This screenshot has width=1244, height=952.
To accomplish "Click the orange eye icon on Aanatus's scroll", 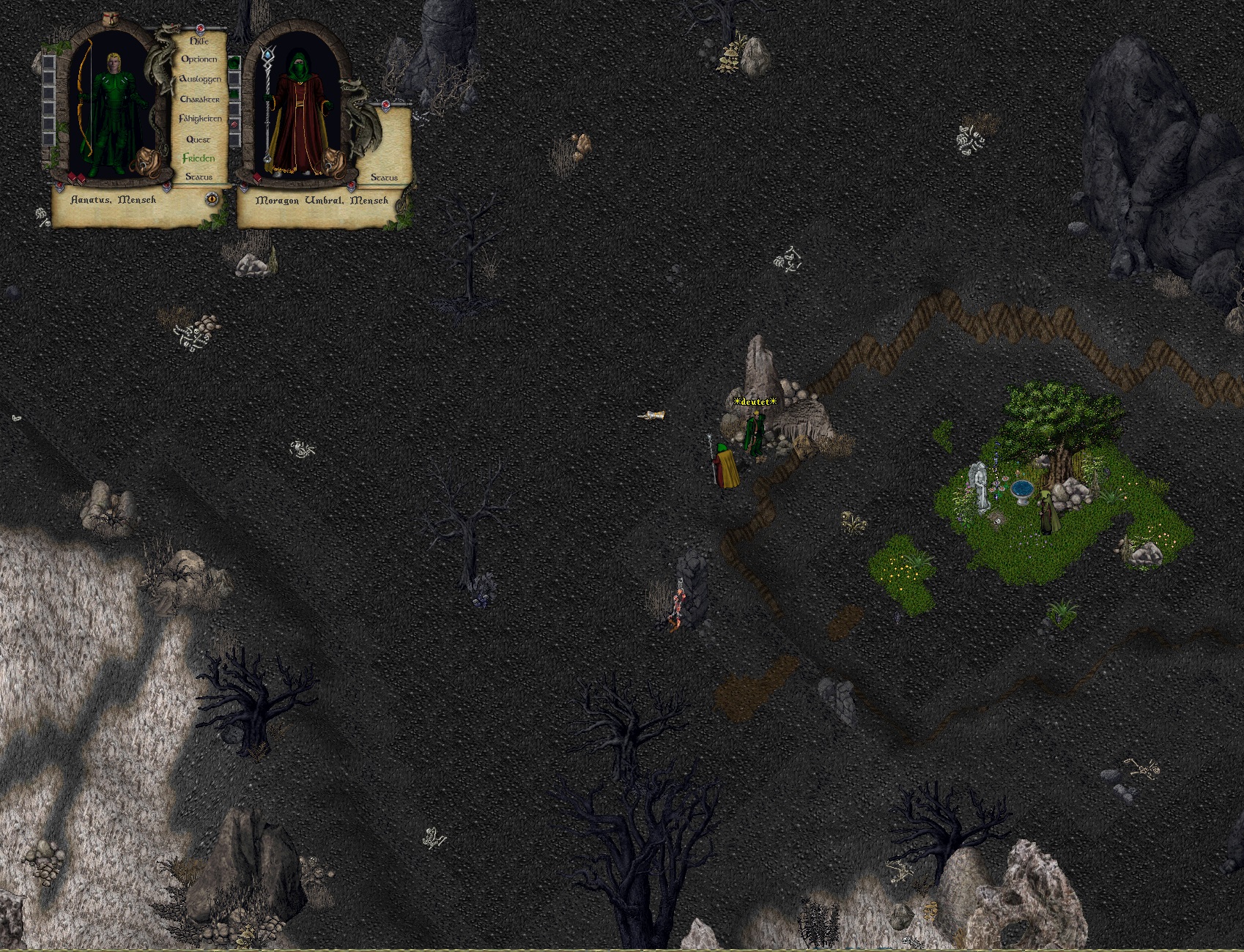I will tap(212, 198).
